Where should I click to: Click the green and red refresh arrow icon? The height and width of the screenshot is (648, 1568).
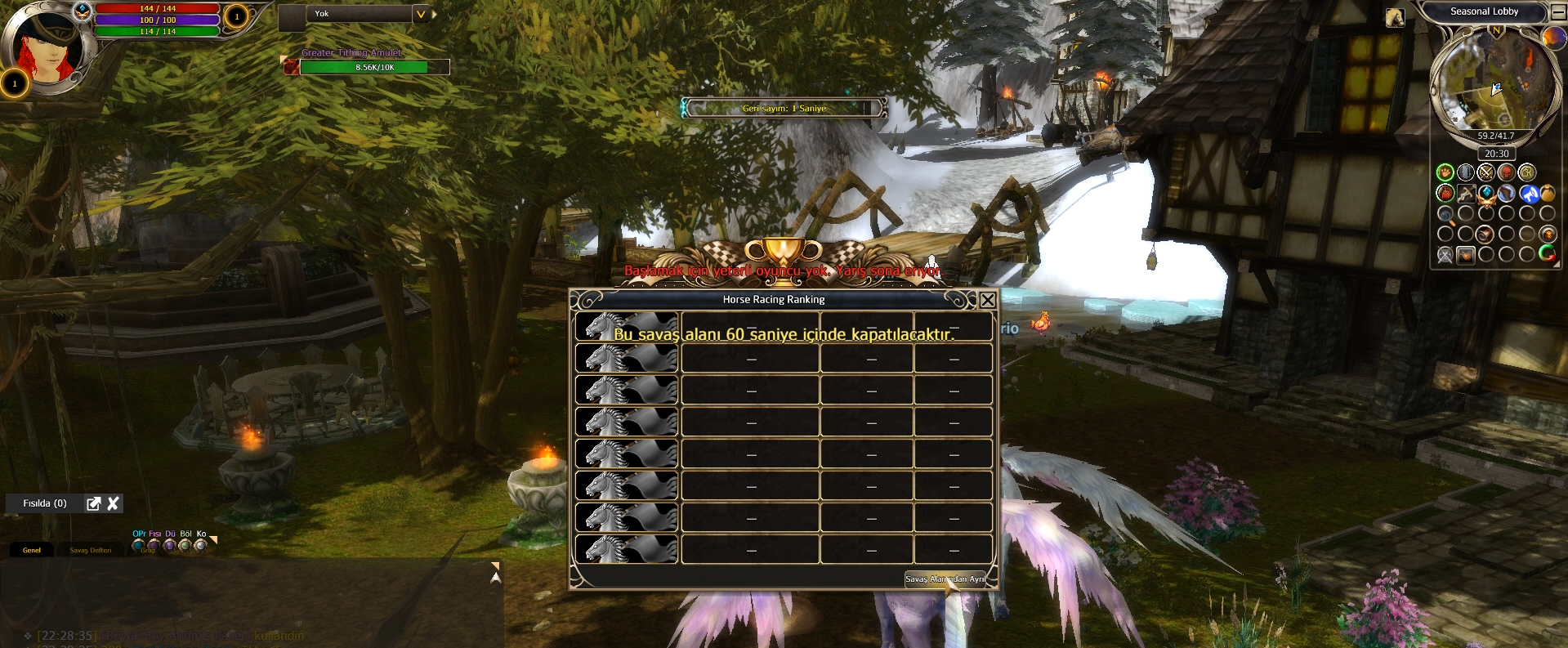tap(1547, 253)
